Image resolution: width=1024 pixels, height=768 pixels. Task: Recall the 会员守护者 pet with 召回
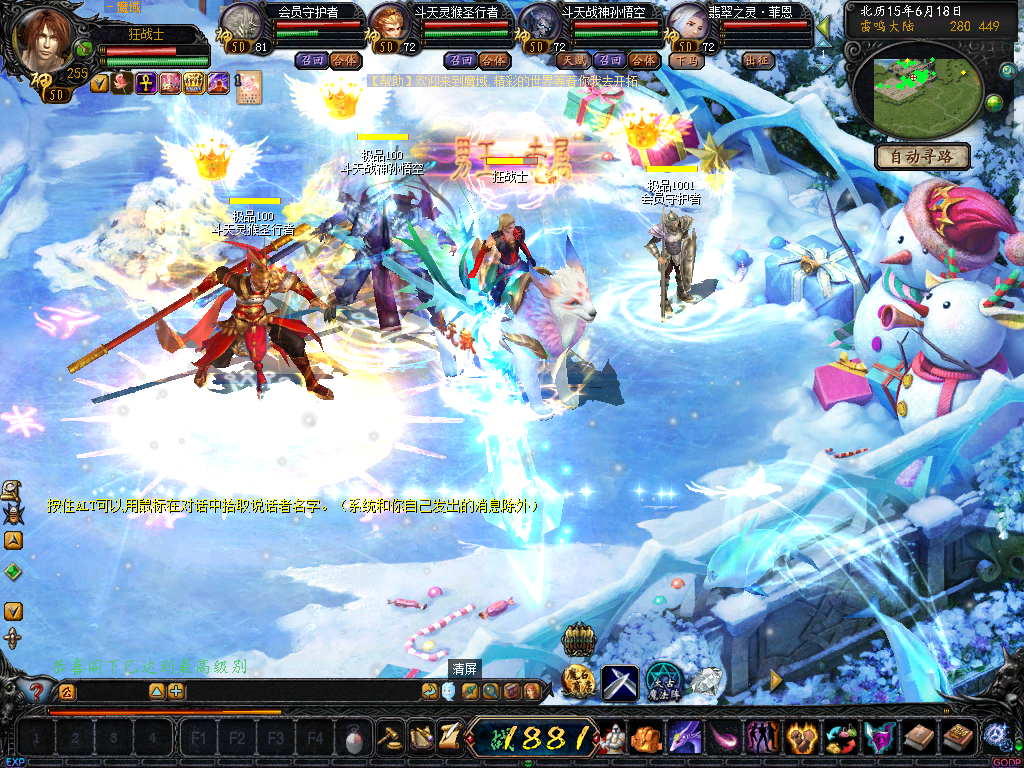click(310, 60)
